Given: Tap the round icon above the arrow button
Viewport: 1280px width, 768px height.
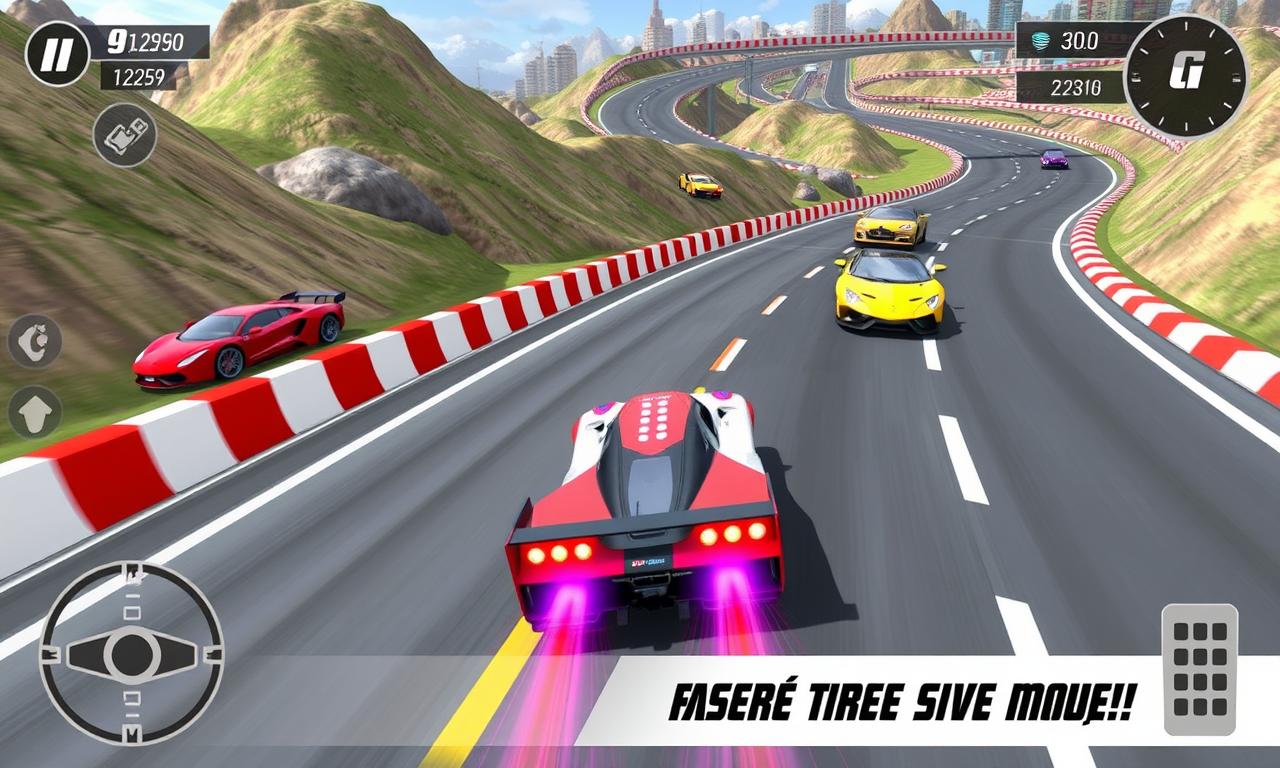Looking at the screenshot, I should pyautogui.click(x=35, y=342).
